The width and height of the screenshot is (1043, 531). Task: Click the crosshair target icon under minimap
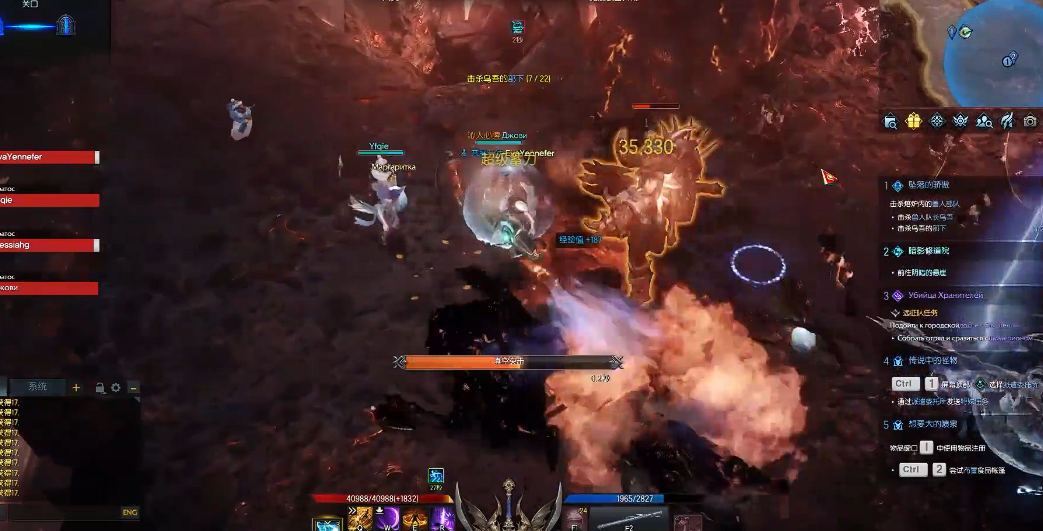(937, 121)
